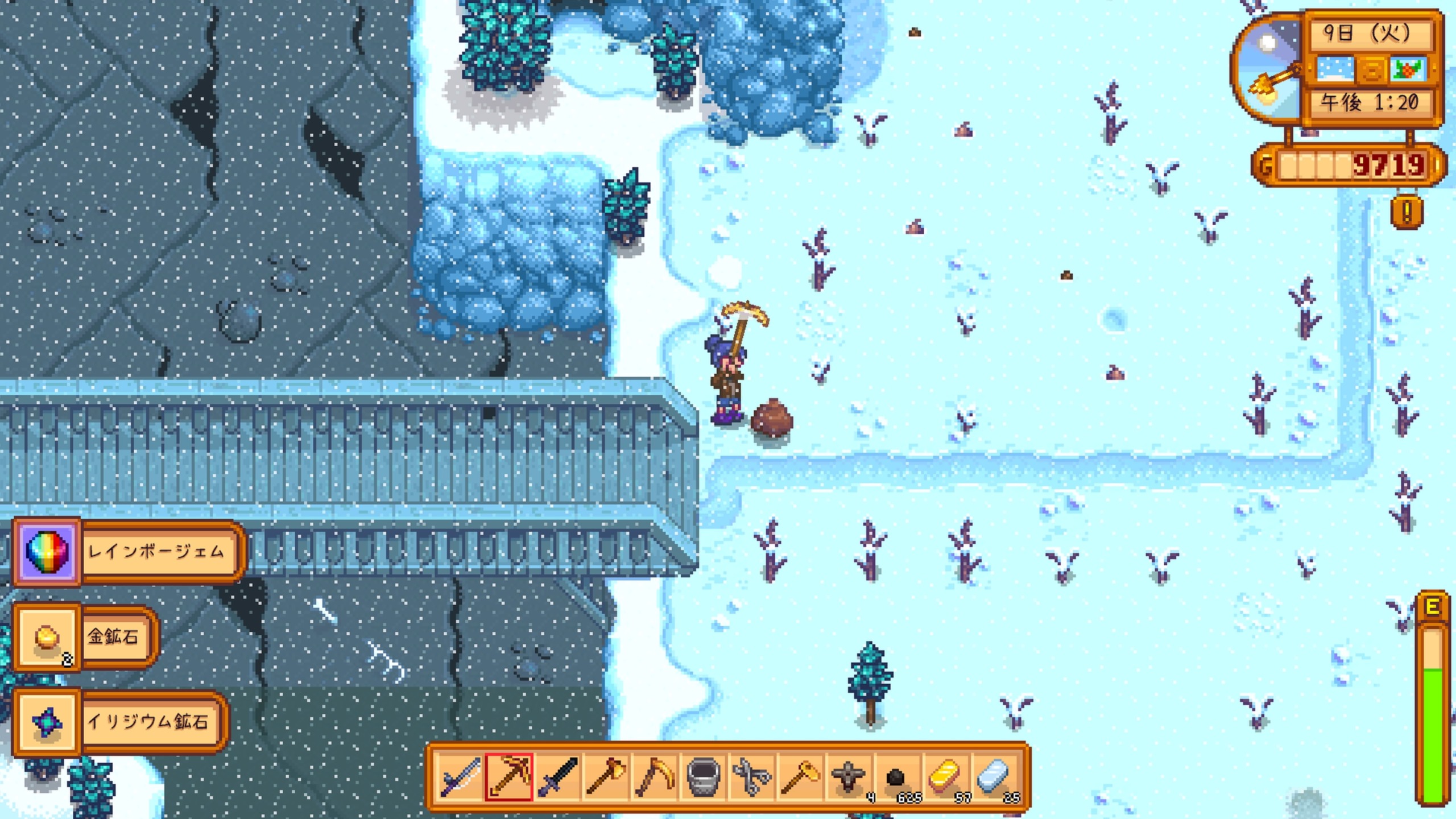Select the gold bar stack
Viewport: 1456px width, 819px height.
tap(946, 777)
